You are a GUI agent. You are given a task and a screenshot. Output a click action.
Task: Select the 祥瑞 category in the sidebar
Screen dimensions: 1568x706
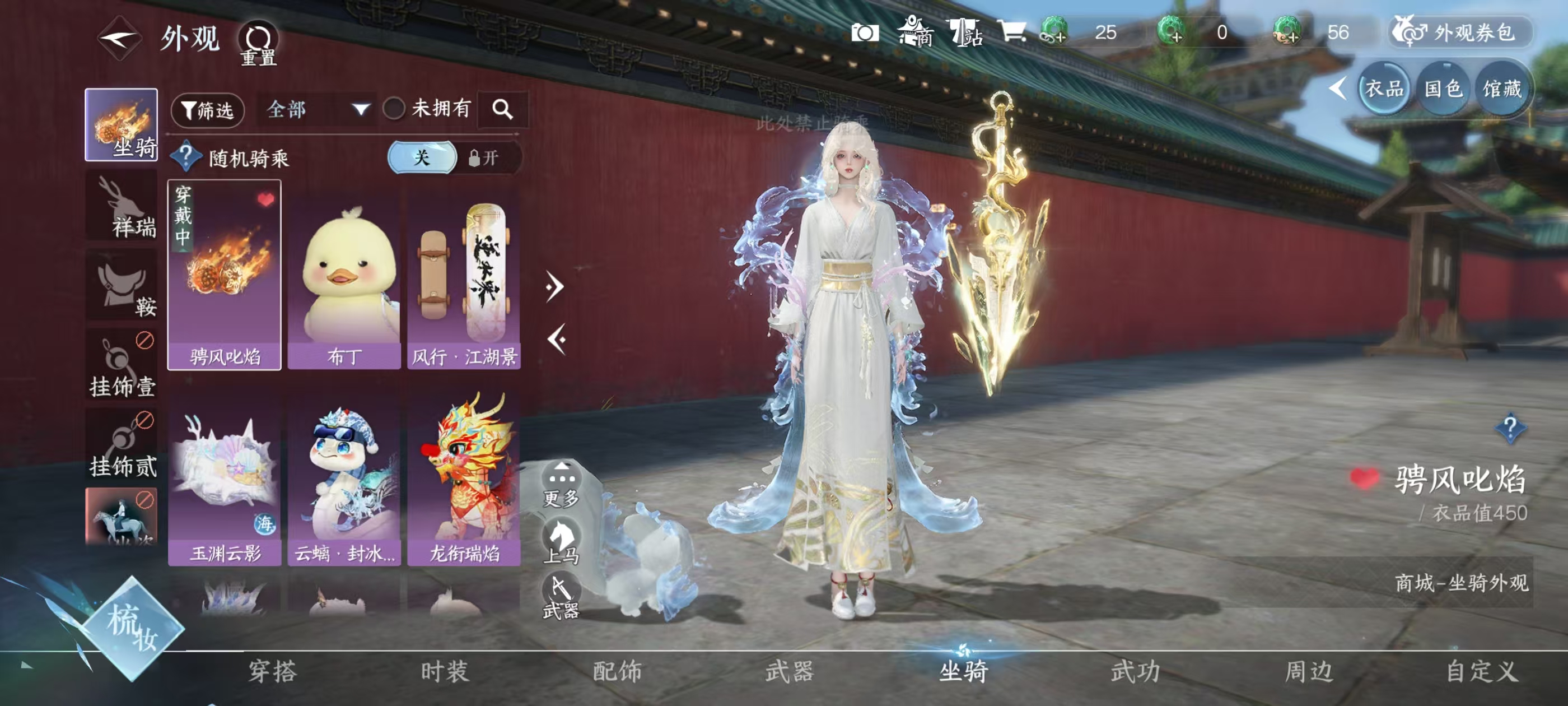[x=120, y=210]
